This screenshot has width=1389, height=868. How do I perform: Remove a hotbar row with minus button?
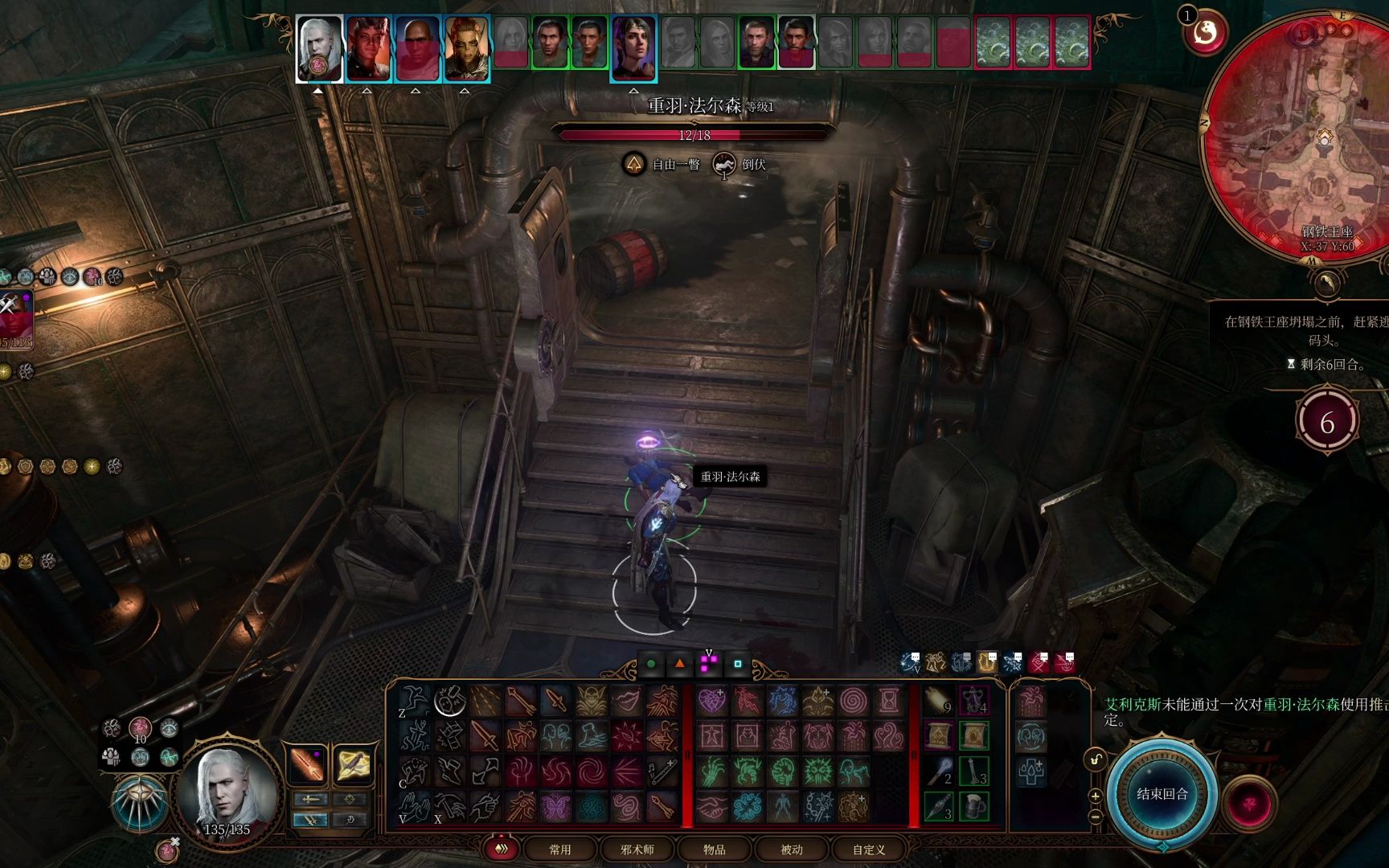(x=1095, y=817)
